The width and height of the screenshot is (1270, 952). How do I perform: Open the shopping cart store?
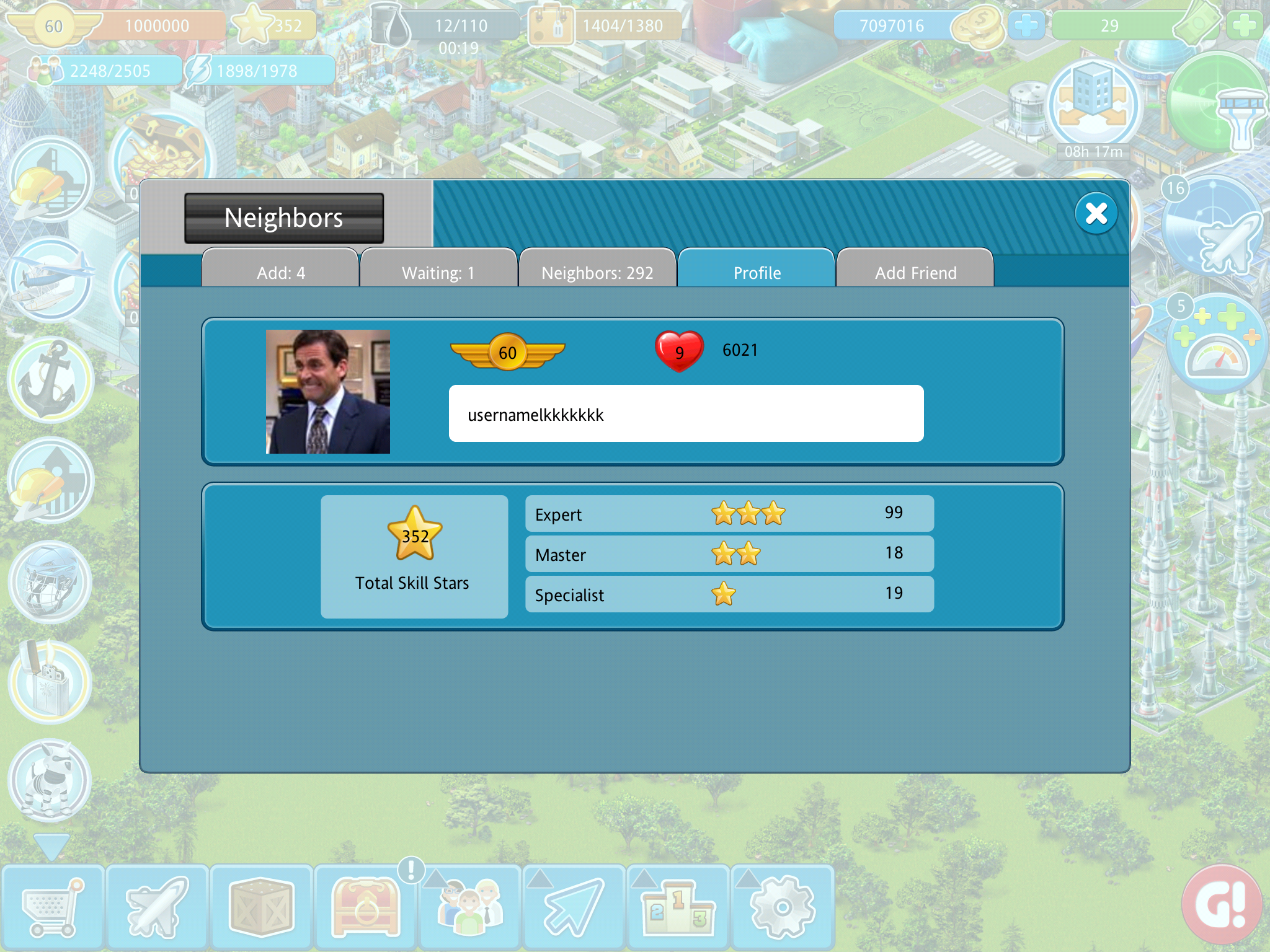[x=52, y=907]
